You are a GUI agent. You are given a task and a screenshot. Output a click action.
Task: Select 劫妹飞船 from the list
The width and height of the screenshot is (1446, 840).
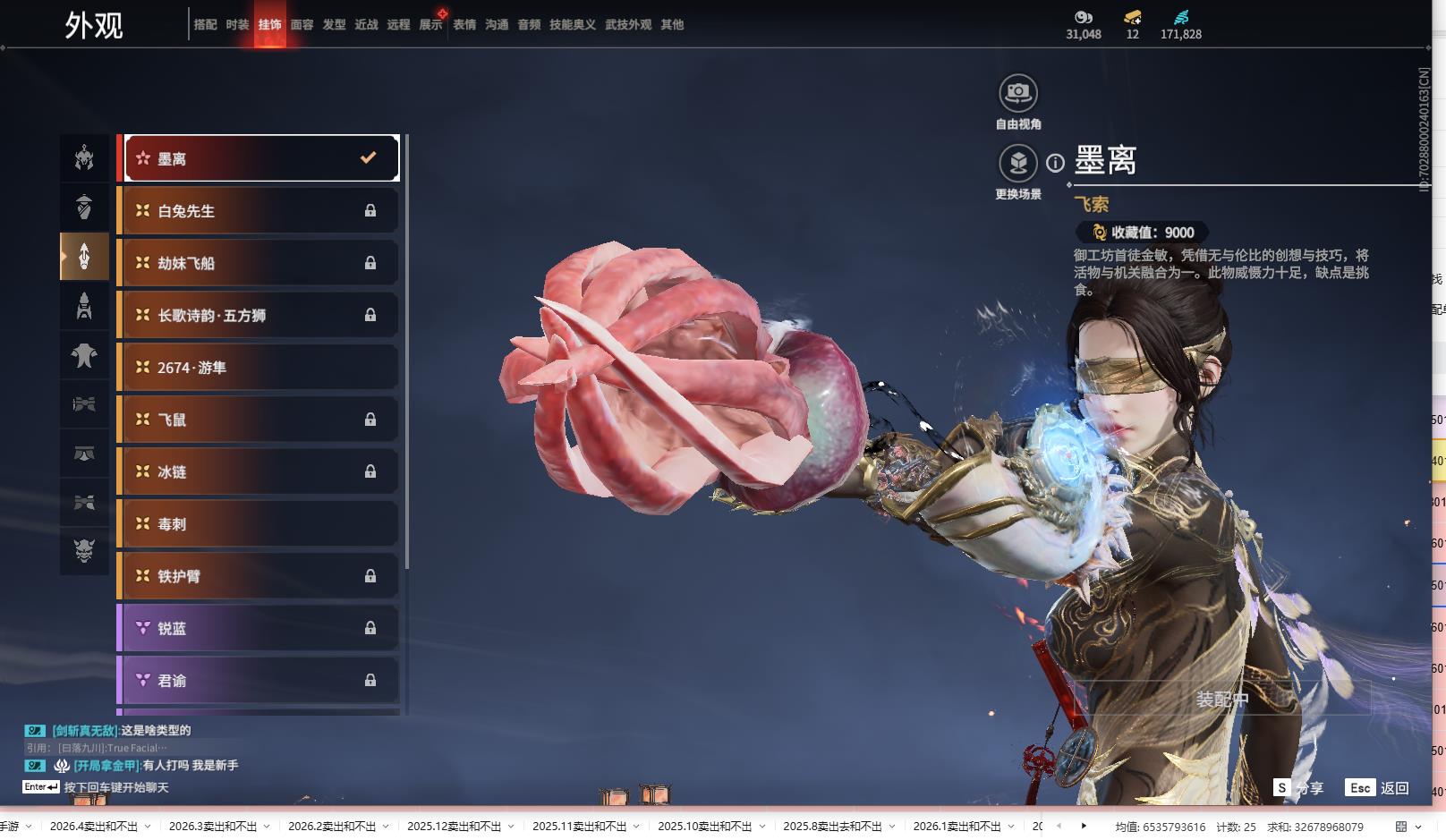click(260, 263)
